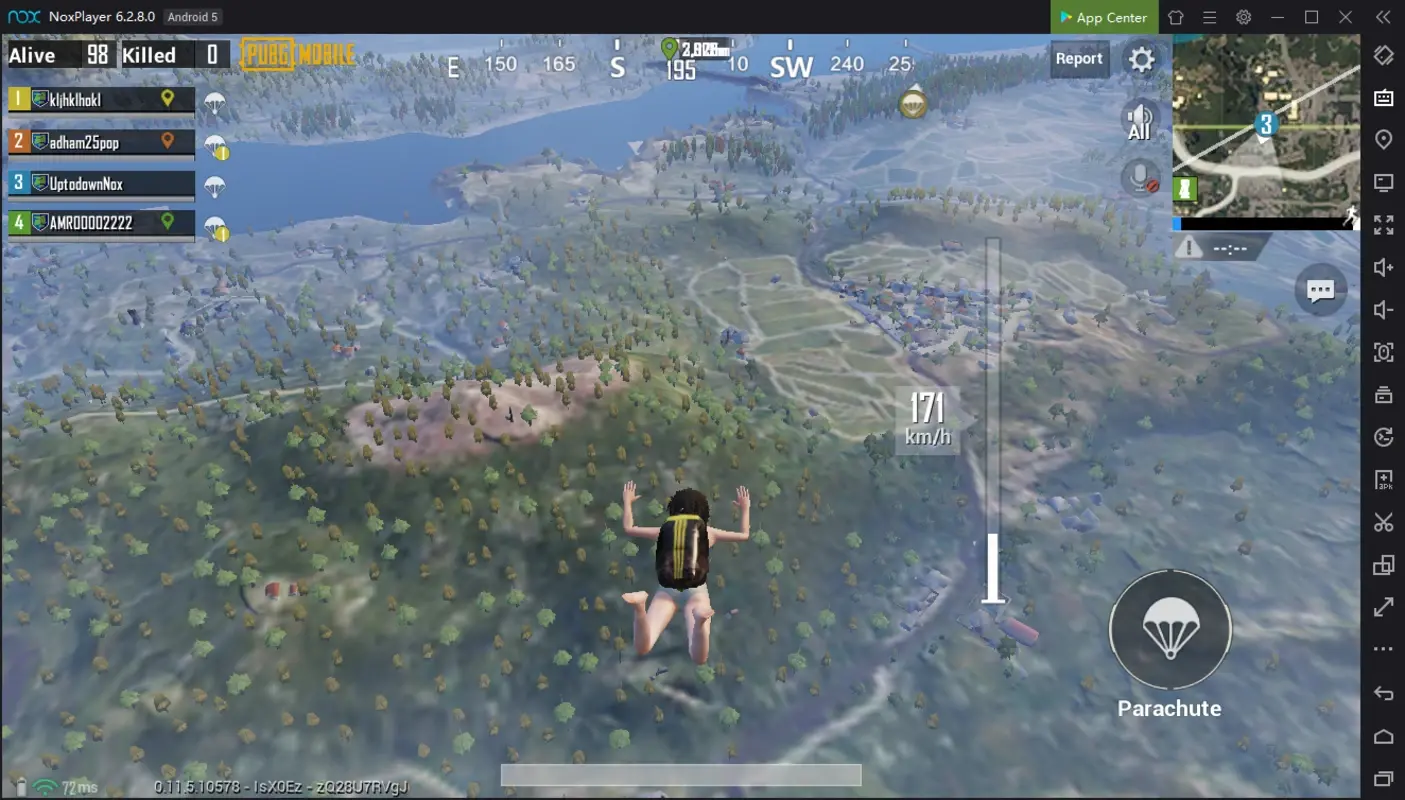The width and height of the screenshot is (1405, 800).
Task: Click the shake/scissors icon in Nox sidebar
Action: coord(1383,522)
